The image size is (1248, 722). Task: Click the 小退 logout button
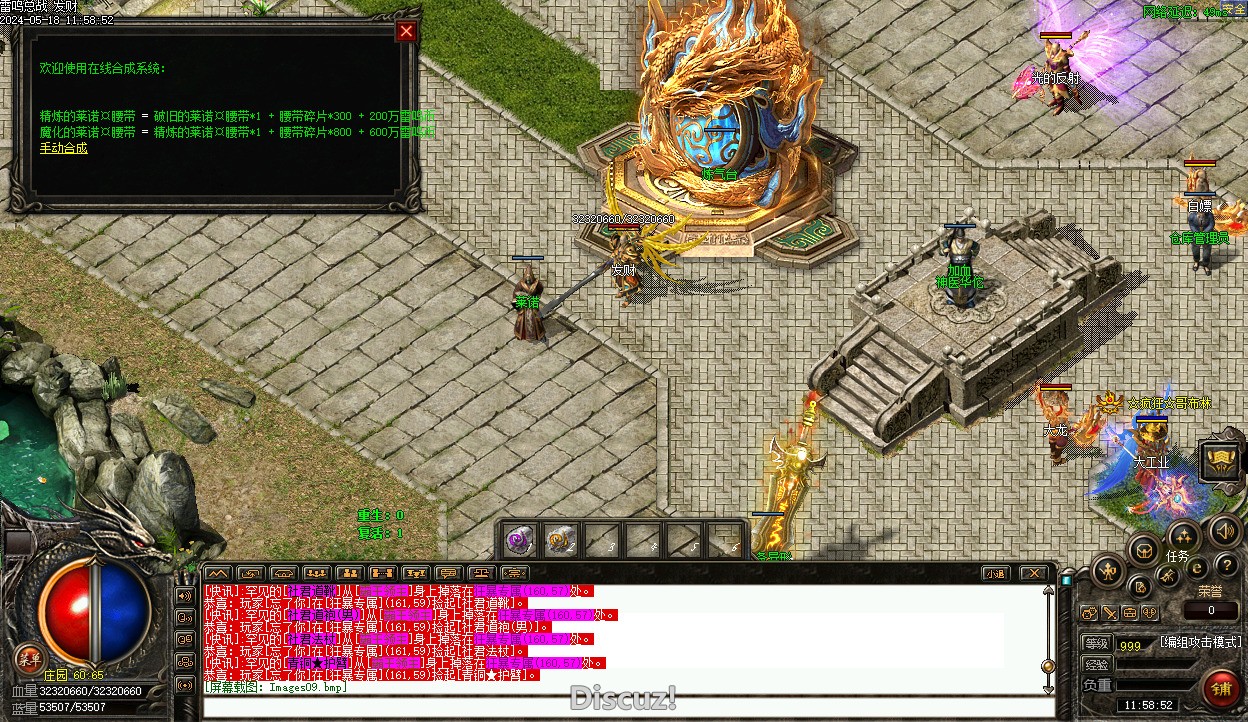(x=994, y=574)
